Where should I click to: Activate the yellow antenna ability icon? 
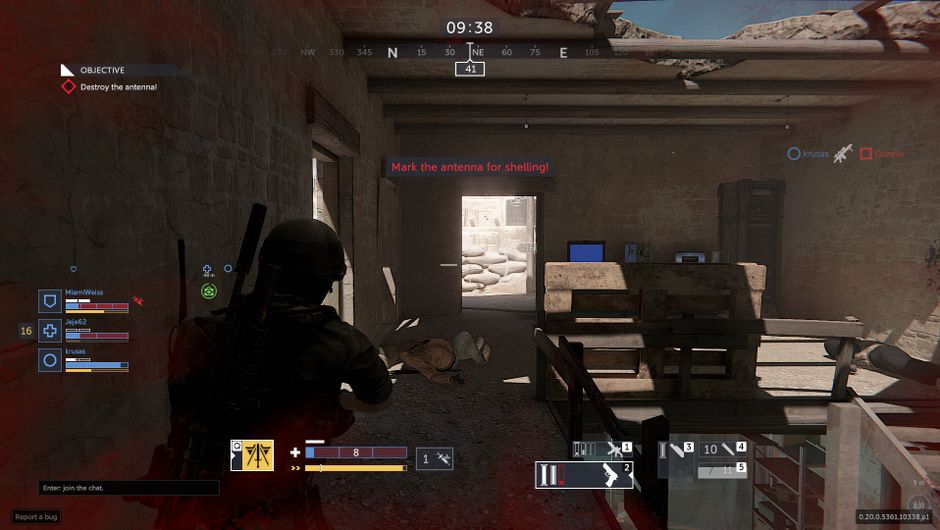pyautogui.click(x=251, y=456)
